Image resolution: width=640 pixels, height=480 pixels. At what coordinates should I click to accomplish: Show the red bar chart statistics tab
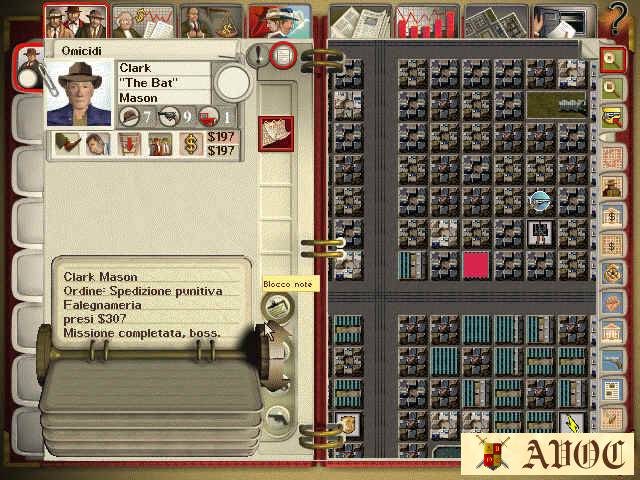click(427, 20)
